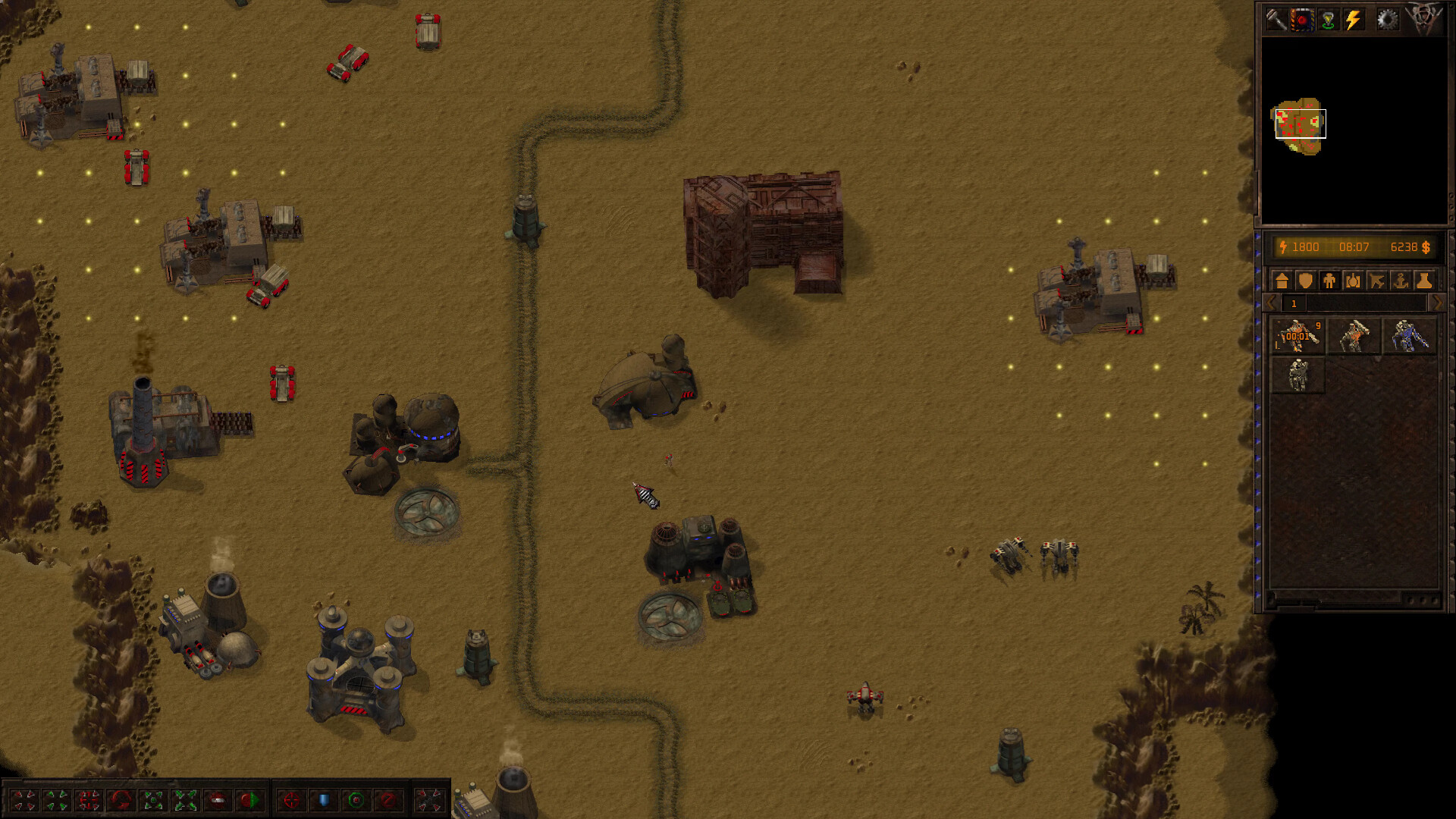Screen dimensions: 1456x819
Task: Select the infantry production category icon
Action: 1329,280
